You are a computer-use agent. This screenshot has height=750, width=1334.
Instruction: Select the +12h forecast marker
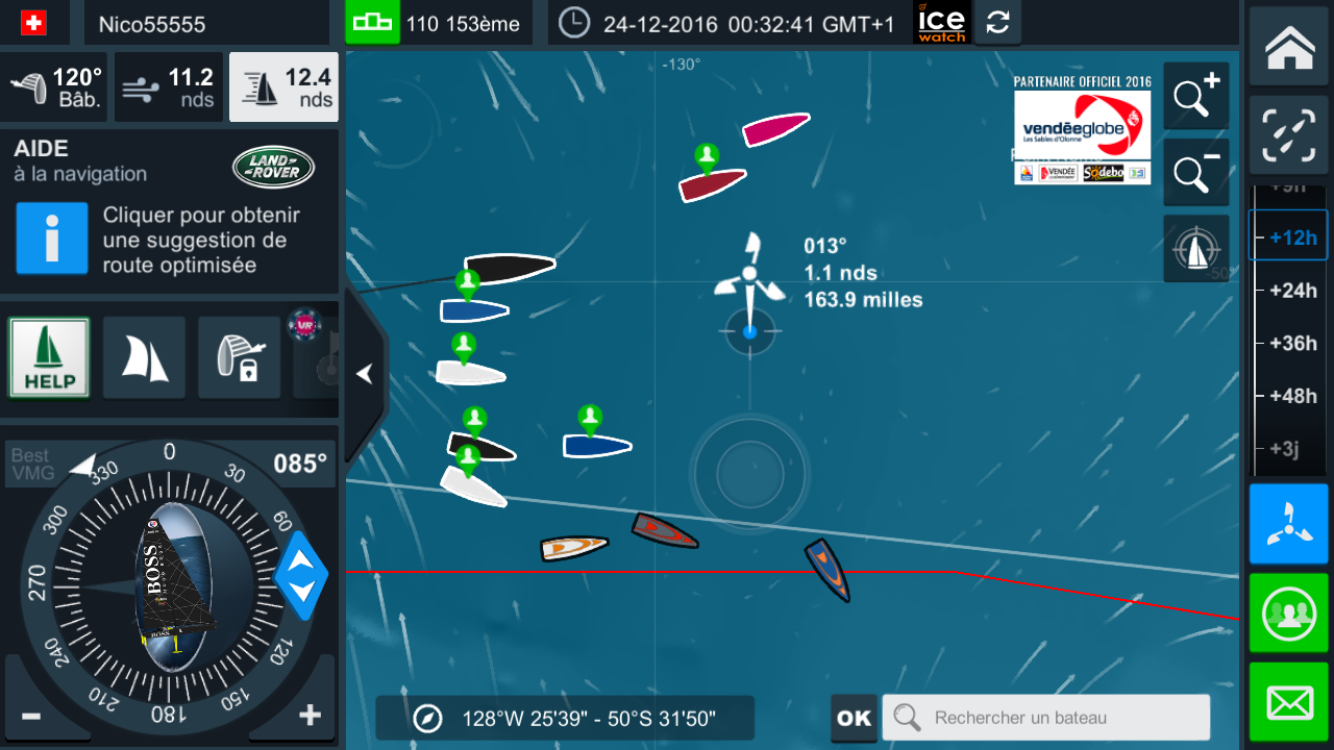tap(1292, 238)
